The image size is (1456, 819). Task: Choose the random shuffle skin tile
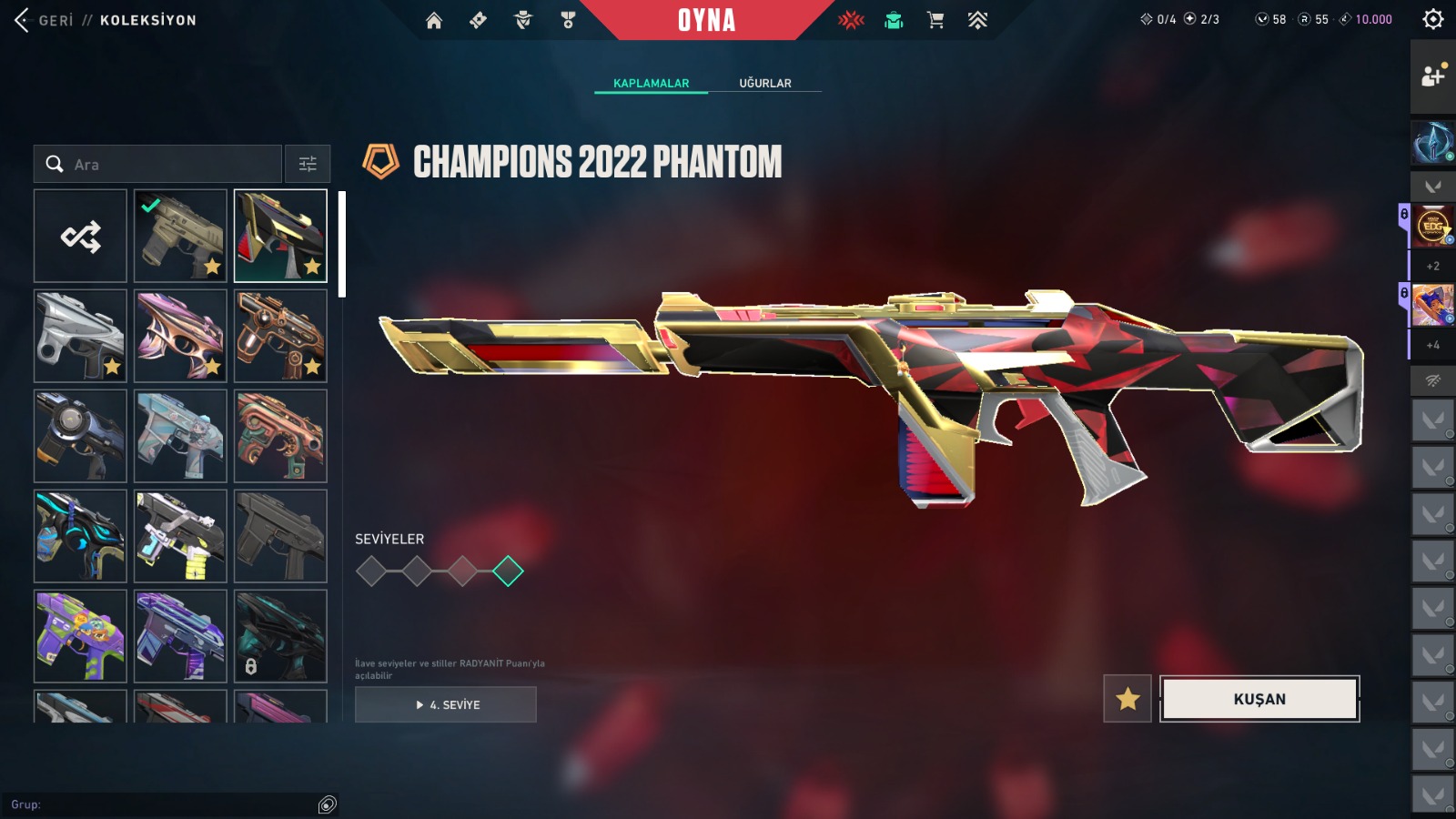point(80,237)
